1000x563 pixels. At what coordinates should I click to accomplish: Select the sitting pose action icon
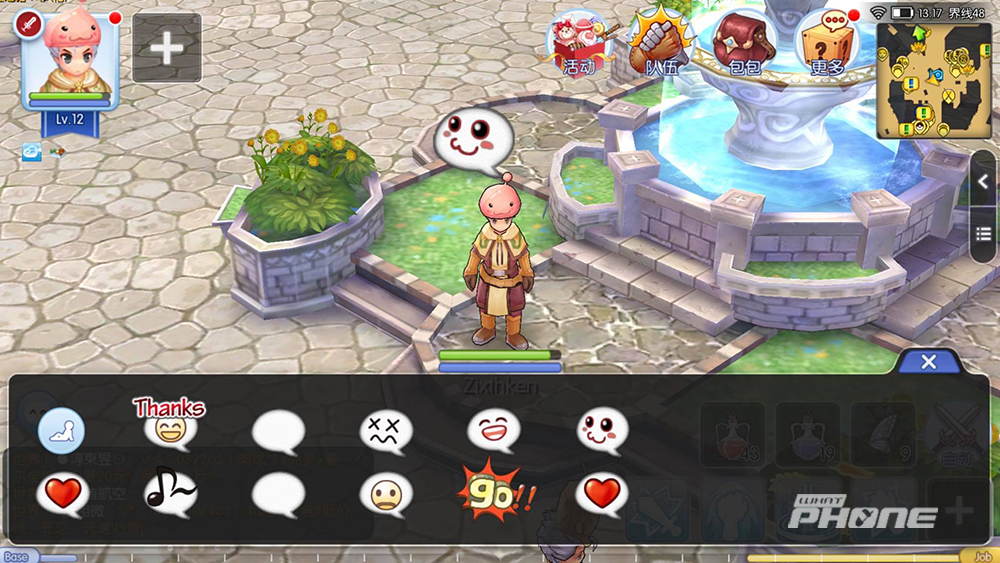(x=61, y=432)
